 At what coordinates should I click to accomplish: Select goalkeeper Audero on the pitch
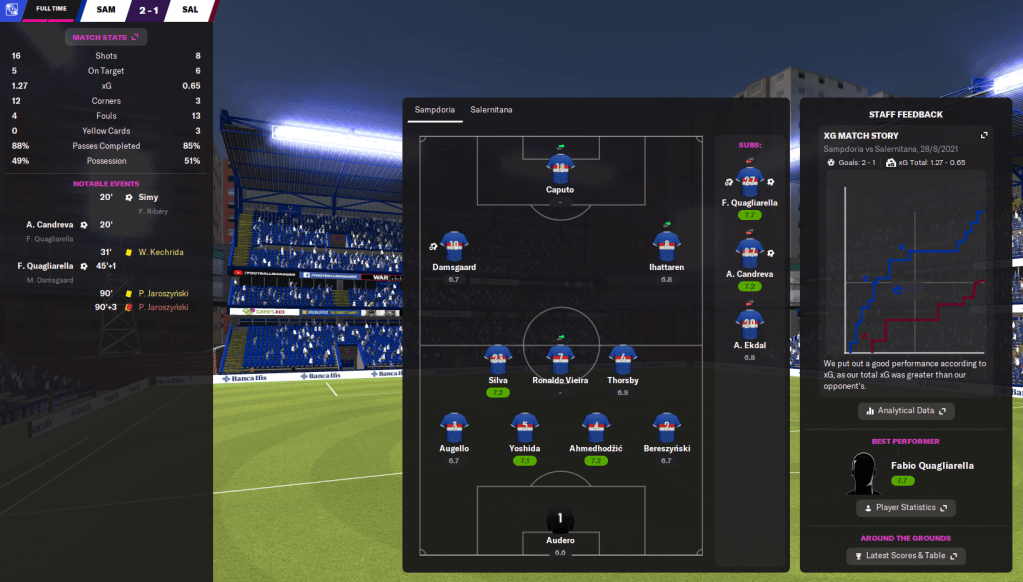click(560, 522)
